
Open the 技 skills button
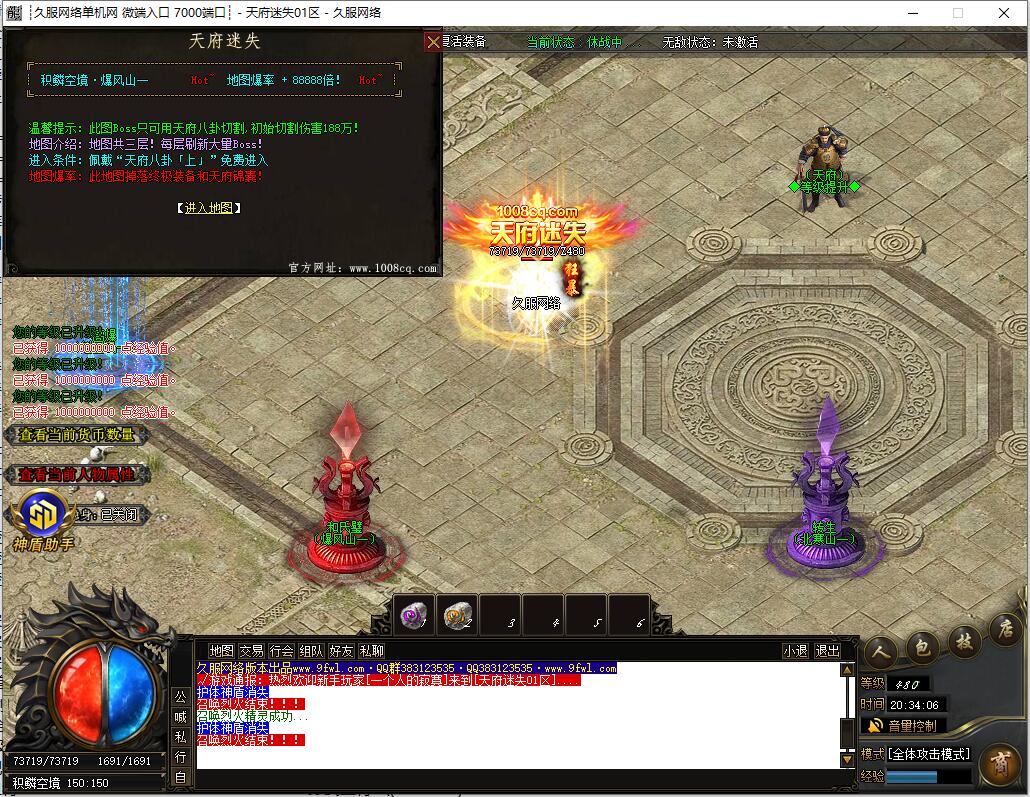pyautogui.click(x=964, y=640)
